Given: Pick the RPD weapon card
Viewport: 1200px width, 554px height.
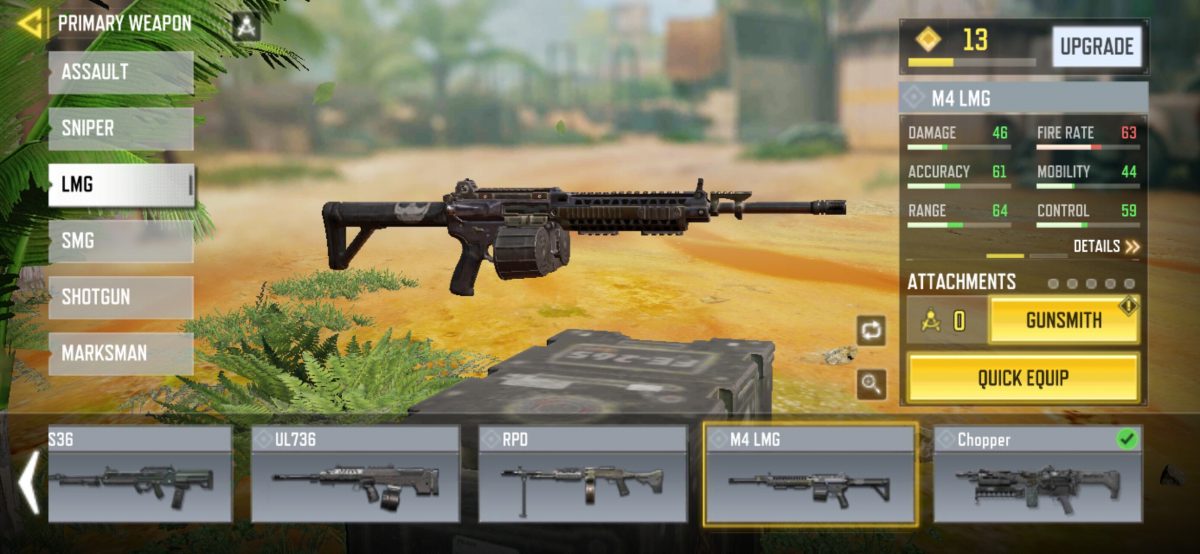Looking at the screenshot, I should [x=582, y=474].
